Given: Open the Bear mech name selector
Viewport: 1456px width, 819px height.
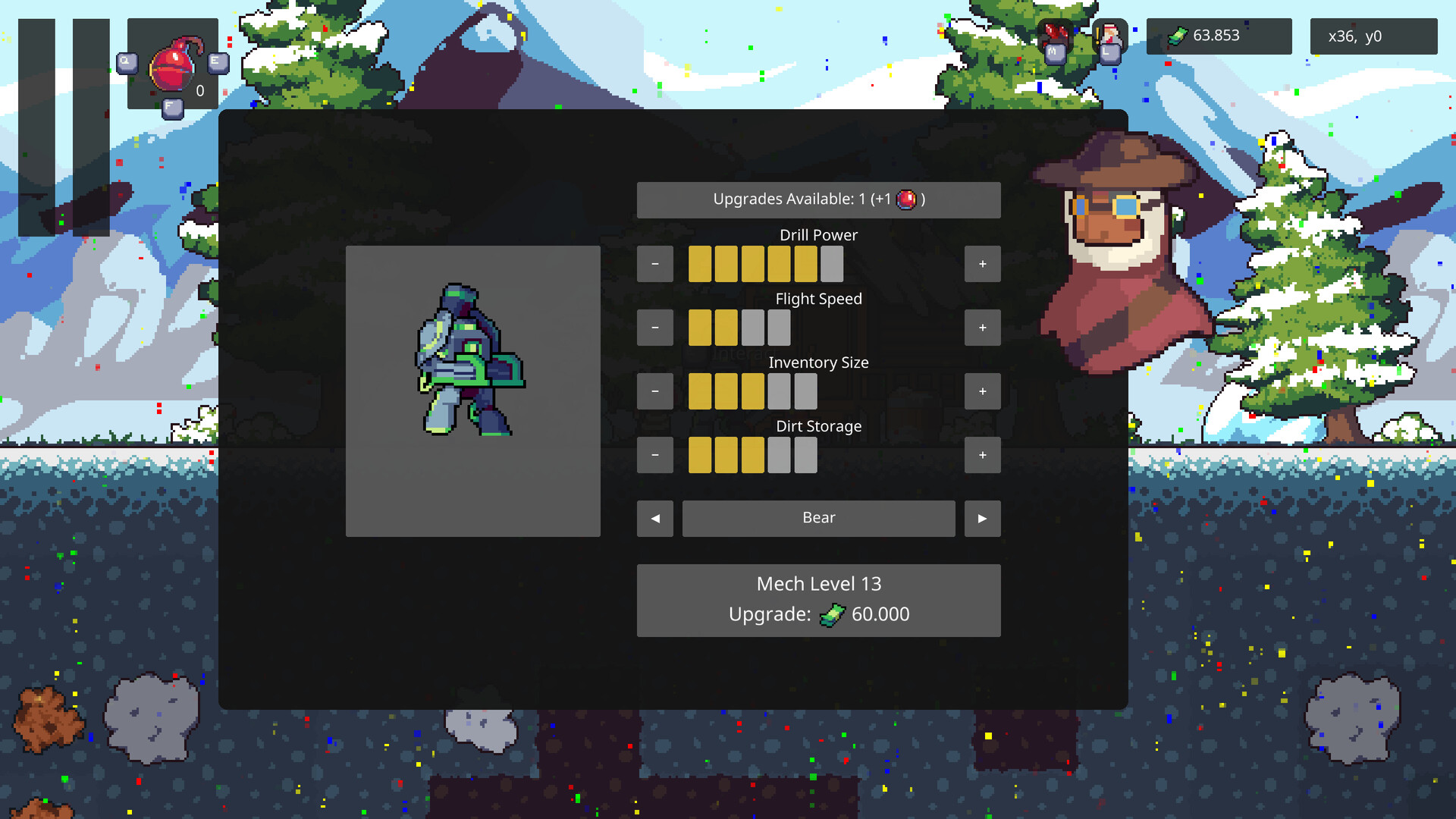Looking at the screenshot, I should click(x=818, y=518).
